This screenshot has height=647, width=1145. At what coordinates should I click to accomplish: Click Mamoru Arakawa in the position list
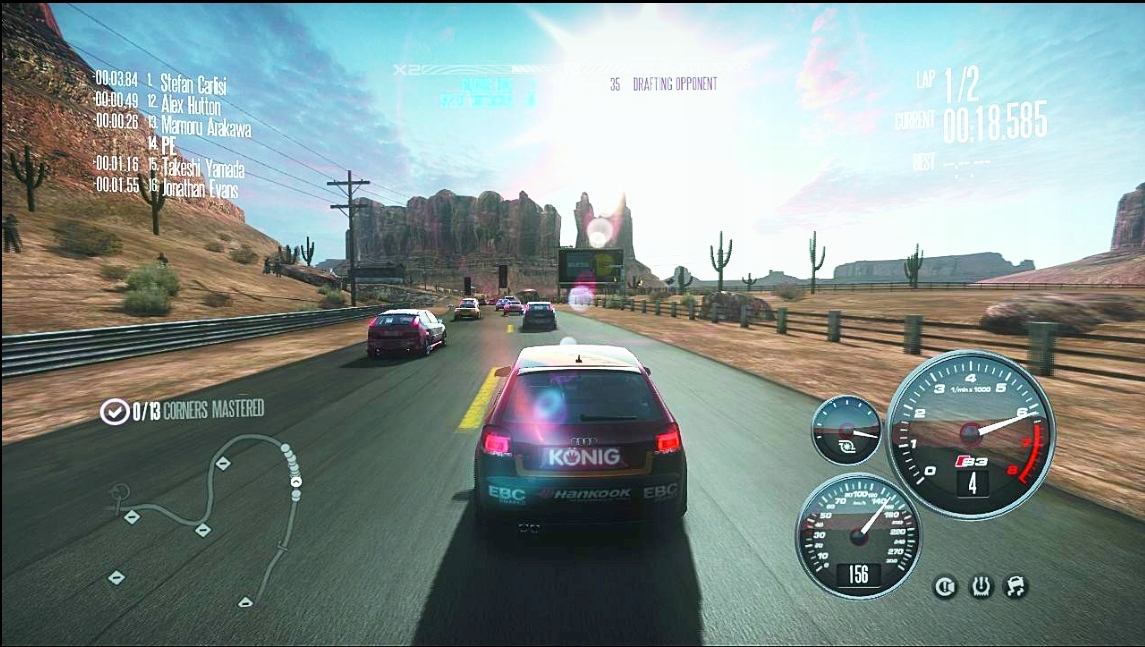[x=205, y=126]
